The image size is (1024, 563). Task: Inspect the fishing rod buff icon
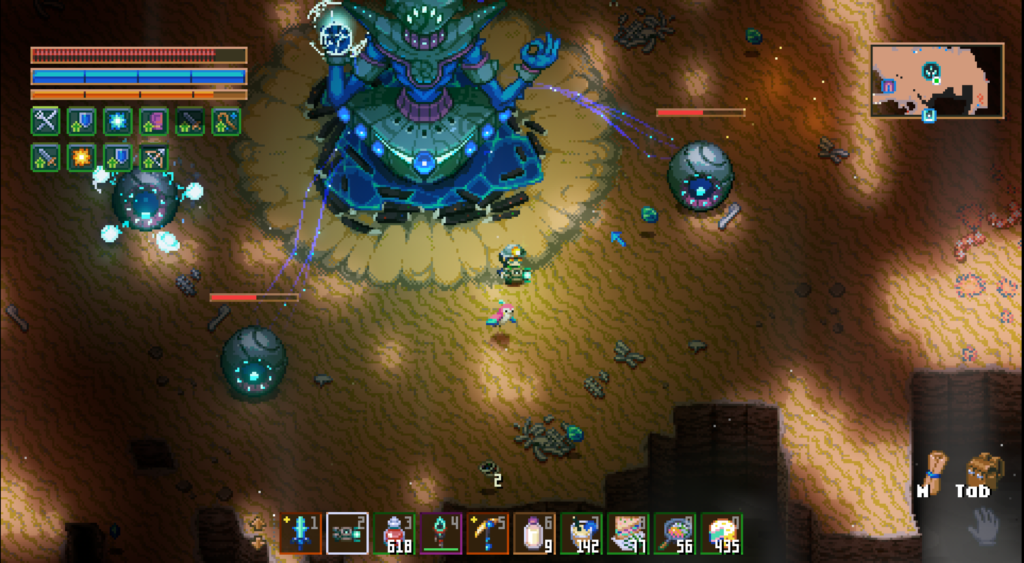(225, 122)
